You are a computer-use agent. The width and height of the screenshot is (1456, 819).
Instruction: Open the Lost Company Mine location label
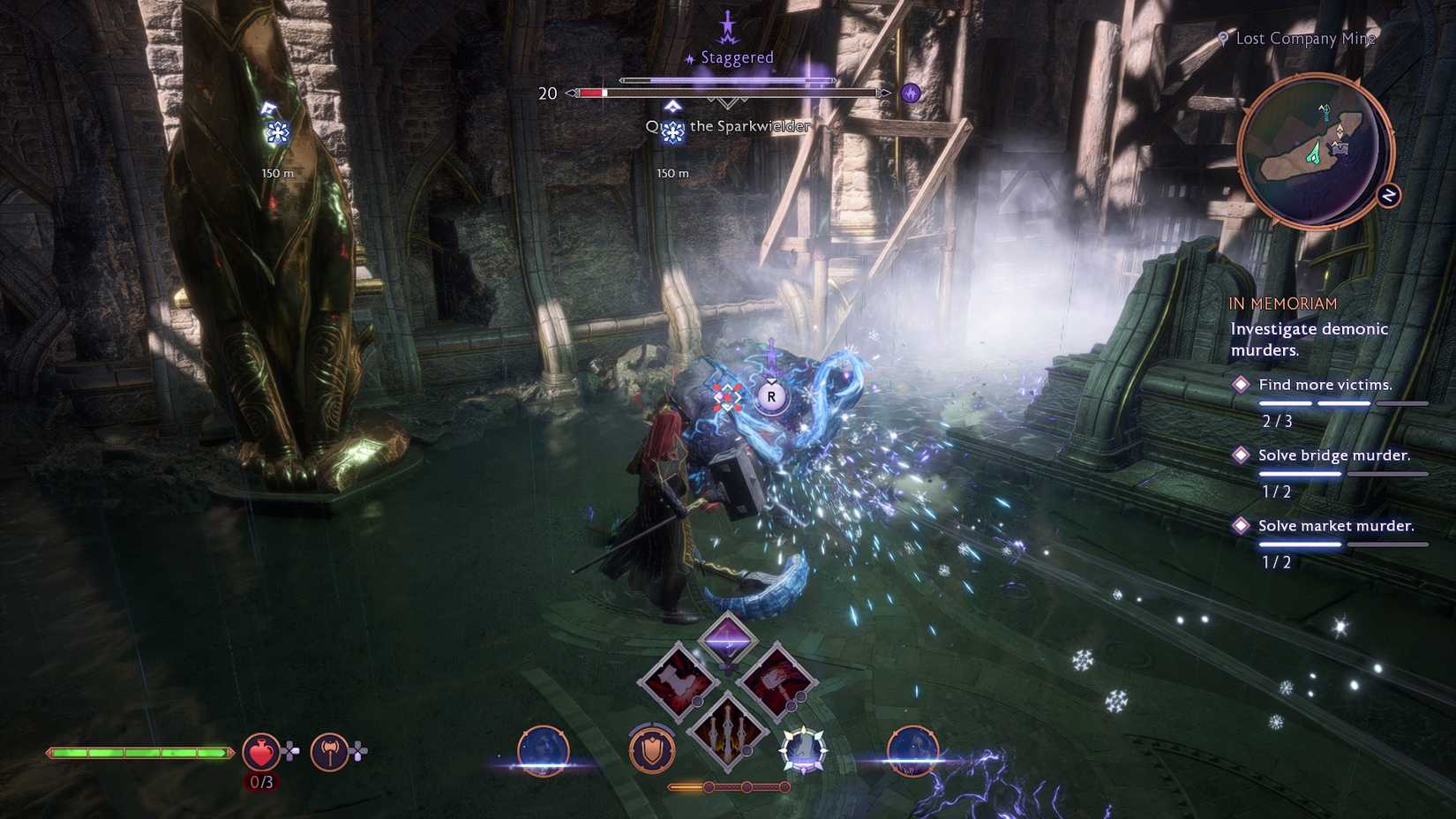pos(1305,38)
